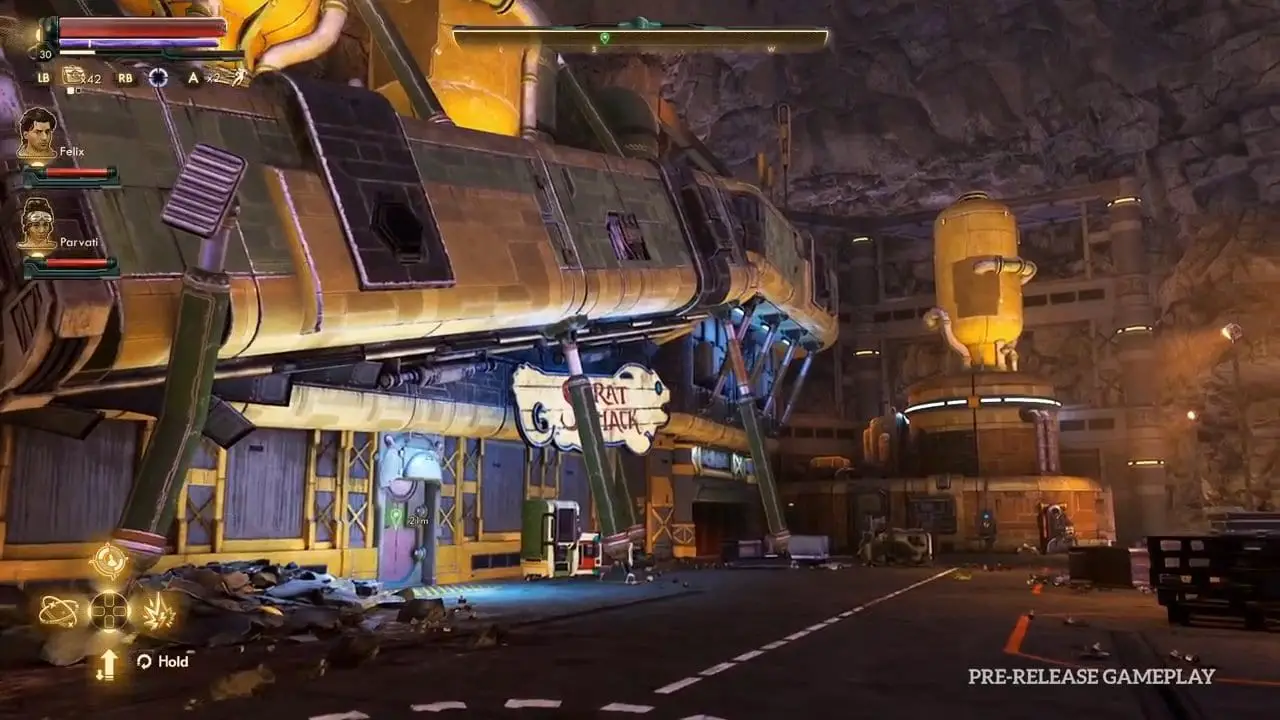Activate the spiky burst companion ability
Screen dimensions: 1280x720
click(158, 611)
